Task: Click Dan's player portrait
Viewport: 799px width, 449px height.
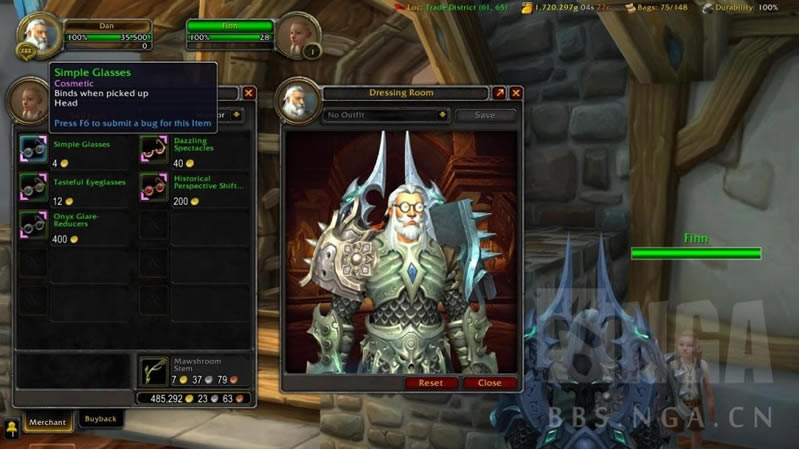Action: pos(38,33)
